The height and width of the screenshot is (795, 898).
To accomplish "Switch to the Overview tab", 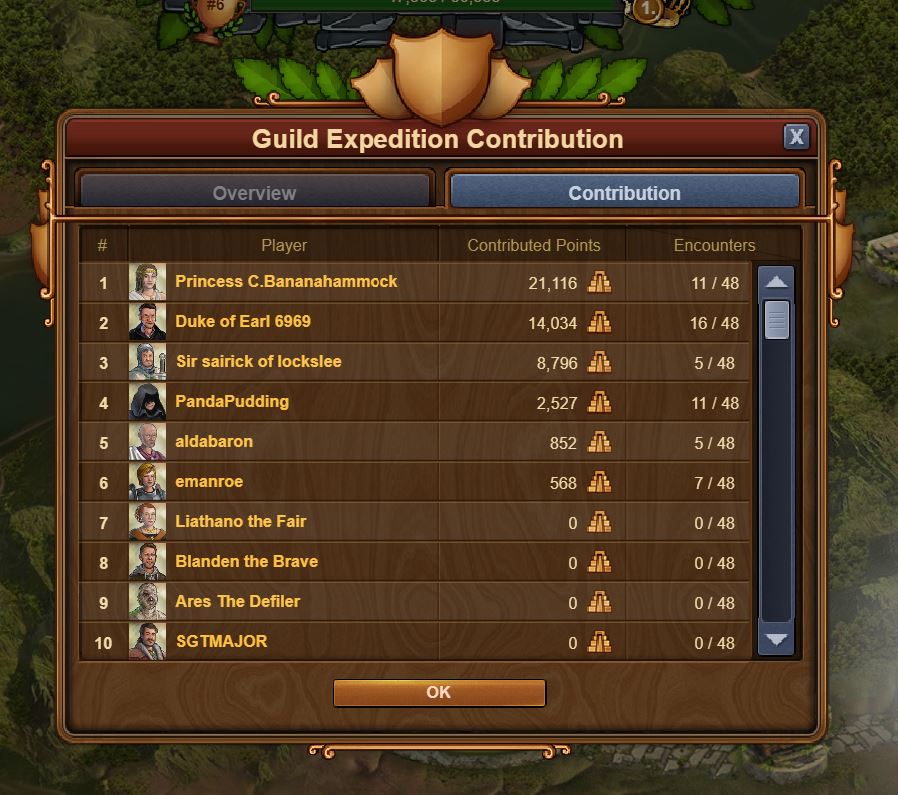I will pyautogui.click(x=255, y=193).
